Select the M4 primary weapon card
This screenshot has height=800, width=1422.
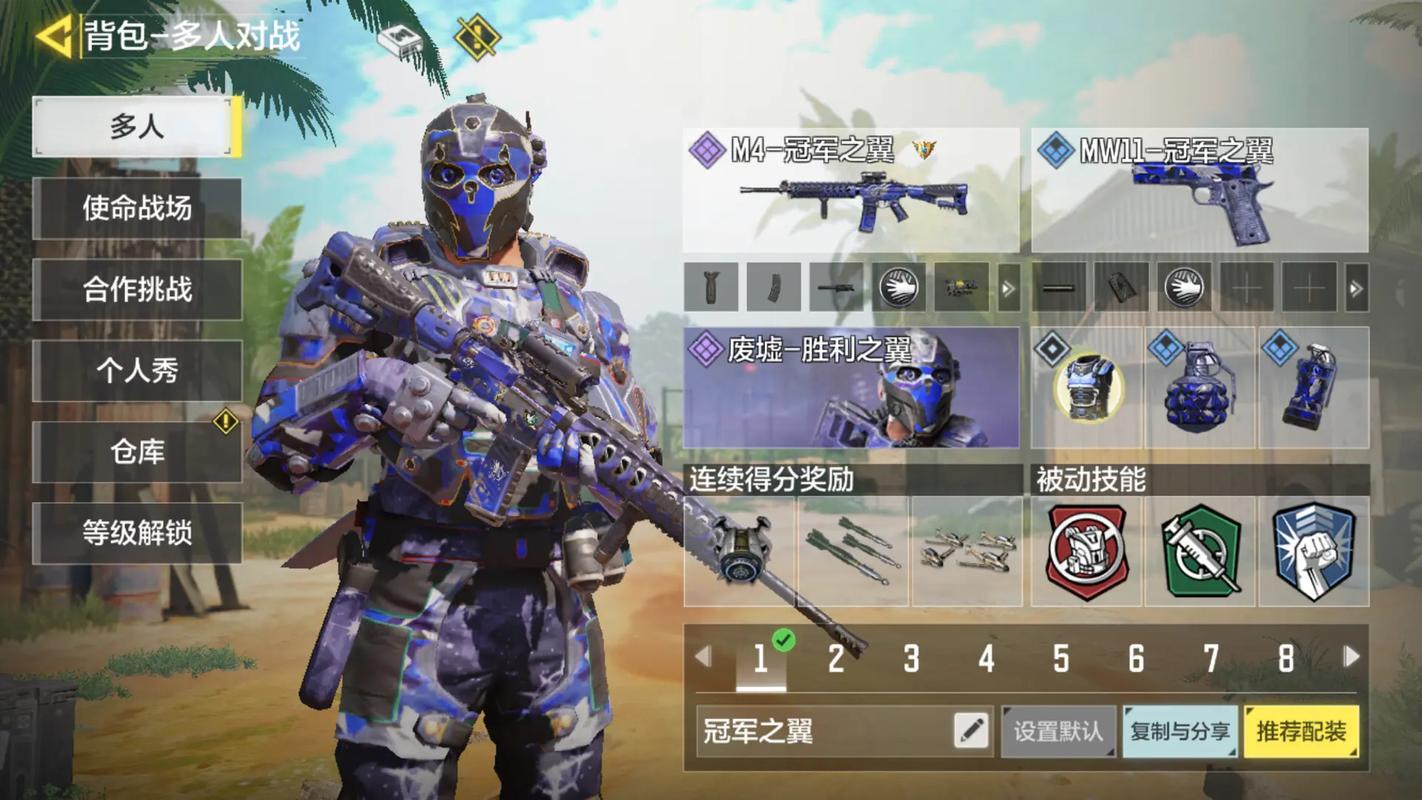click(851, 190)
